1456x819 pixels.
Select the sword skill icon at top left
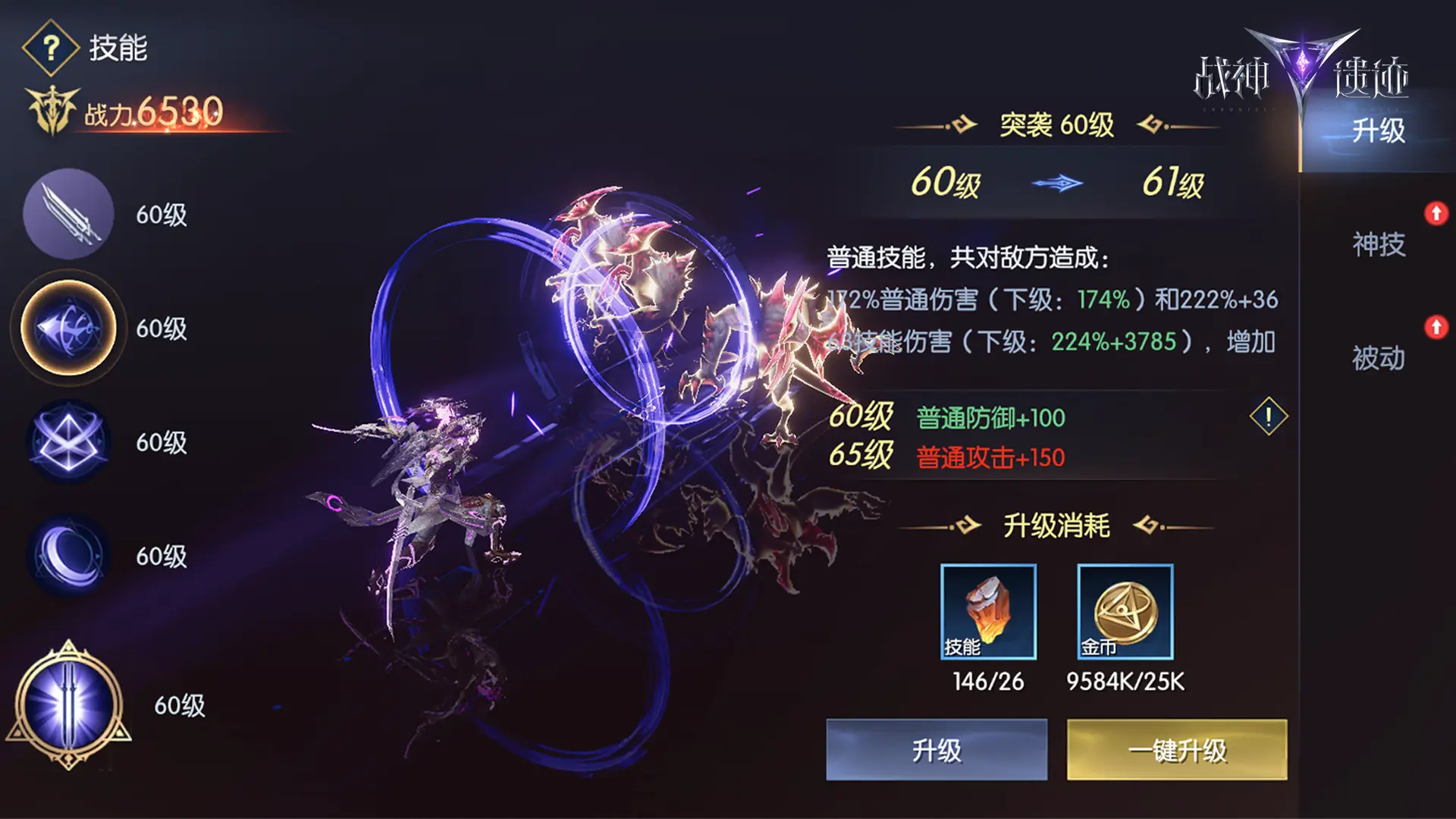67,215
